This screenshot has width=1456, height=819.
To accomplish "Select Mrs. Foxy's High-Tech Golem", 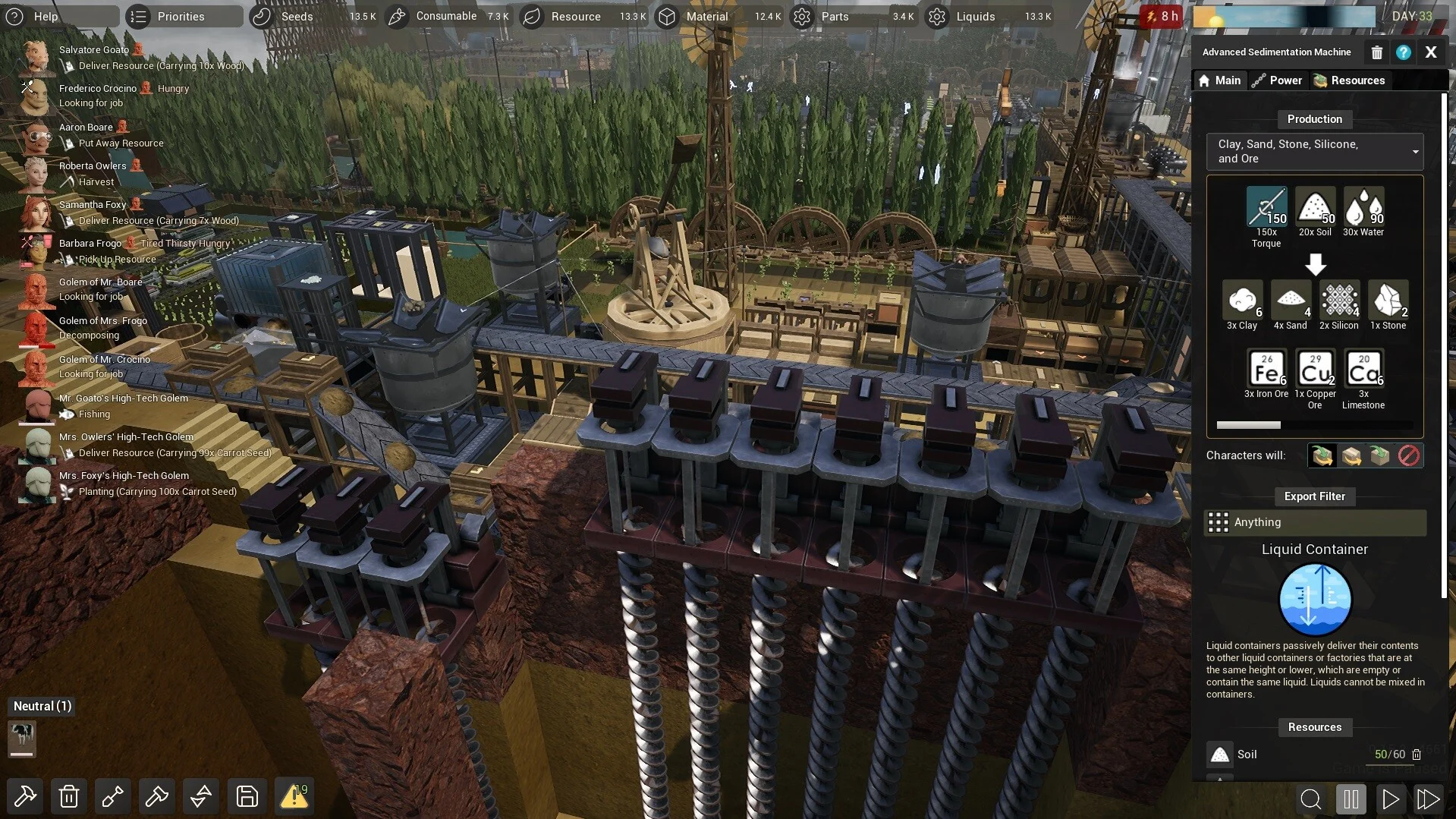I will click(124, 476).
